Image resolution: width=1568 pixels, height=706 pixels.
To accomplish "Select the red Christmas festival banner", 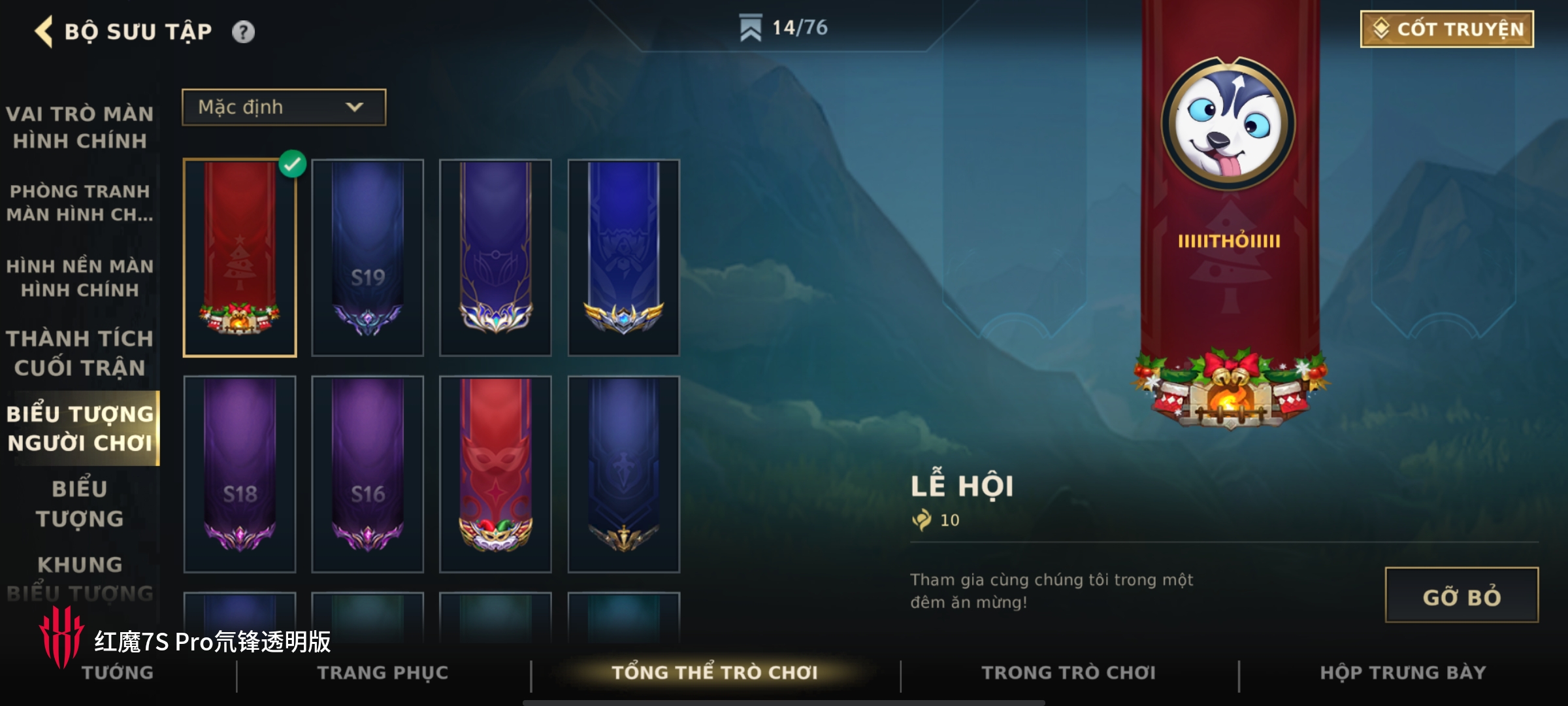I will pos(240,258).
